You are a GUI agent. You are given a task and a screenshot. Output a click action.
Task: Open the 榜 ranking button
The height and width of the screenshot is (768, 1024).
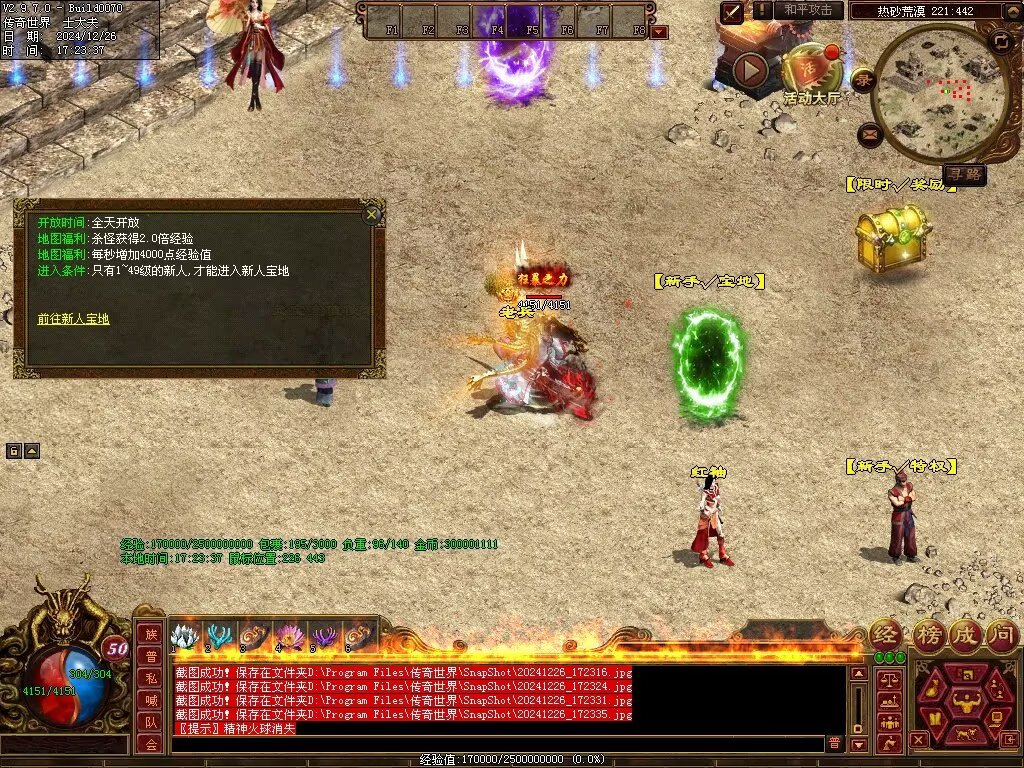click(x=928, y=634)
